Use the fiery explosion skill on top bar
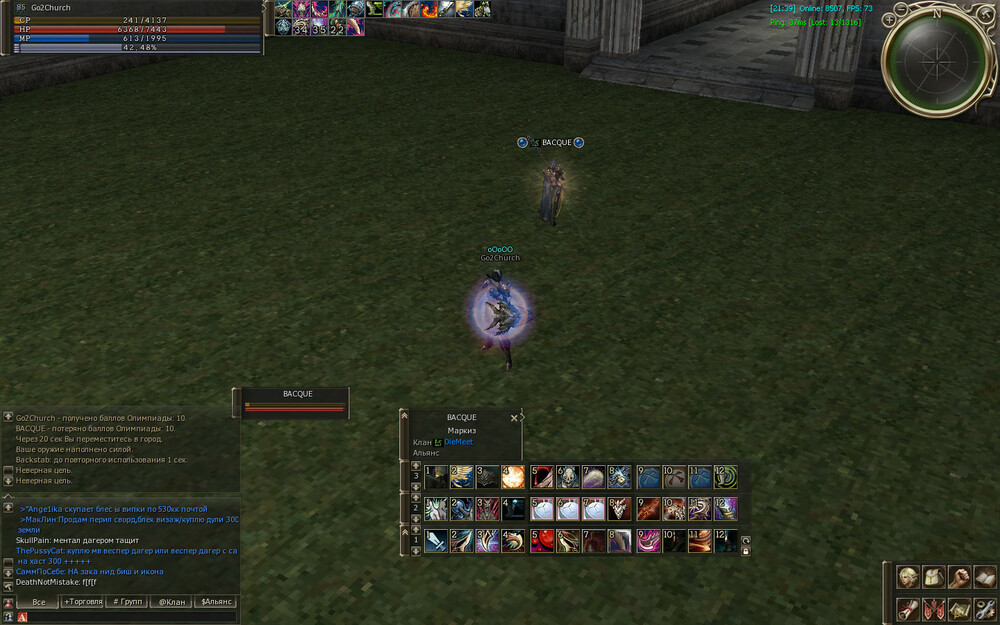The width and height of the screenshot is (1000, 625). click(514, 477)
